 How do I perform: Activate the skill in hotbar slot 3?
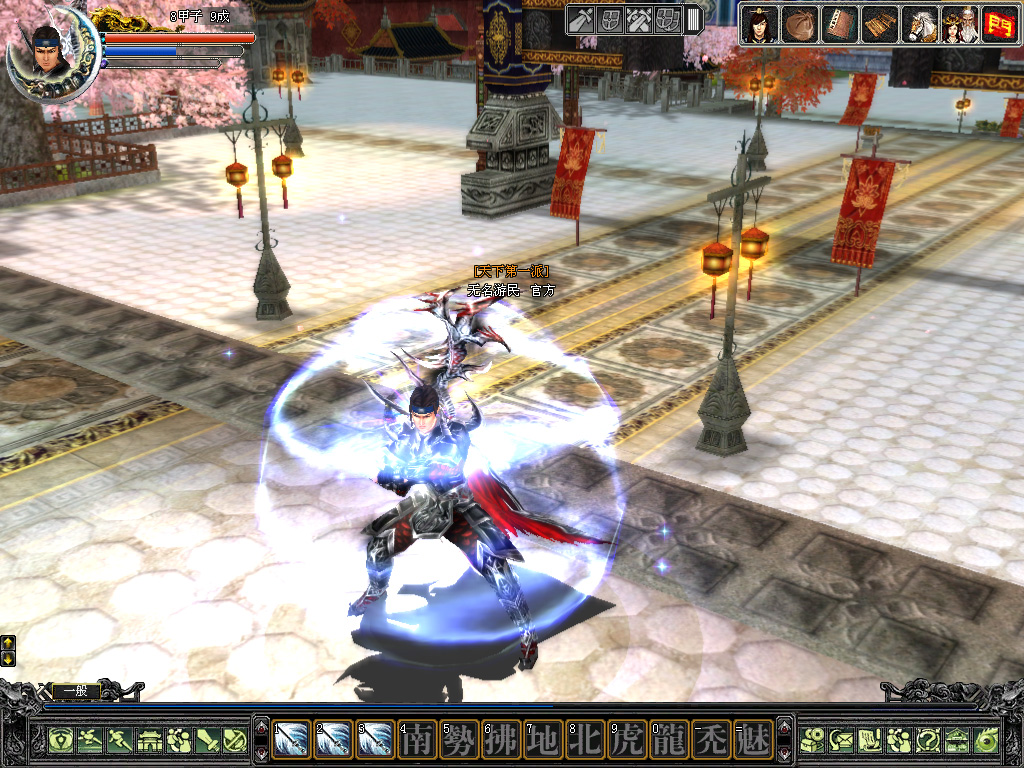point(376,739)
